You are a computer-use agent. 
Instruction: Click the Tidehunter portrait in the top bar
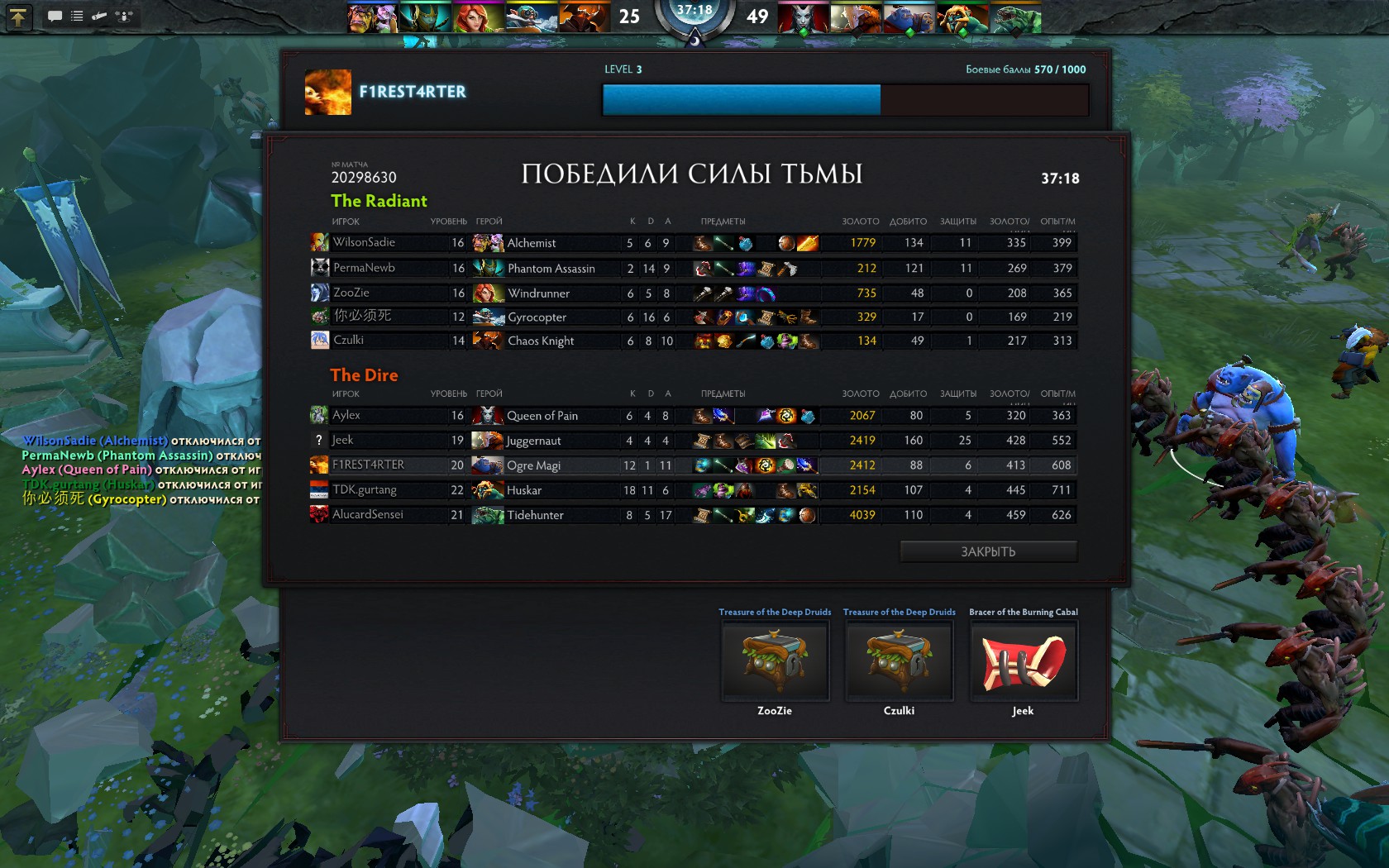[x=1015, y=17]
